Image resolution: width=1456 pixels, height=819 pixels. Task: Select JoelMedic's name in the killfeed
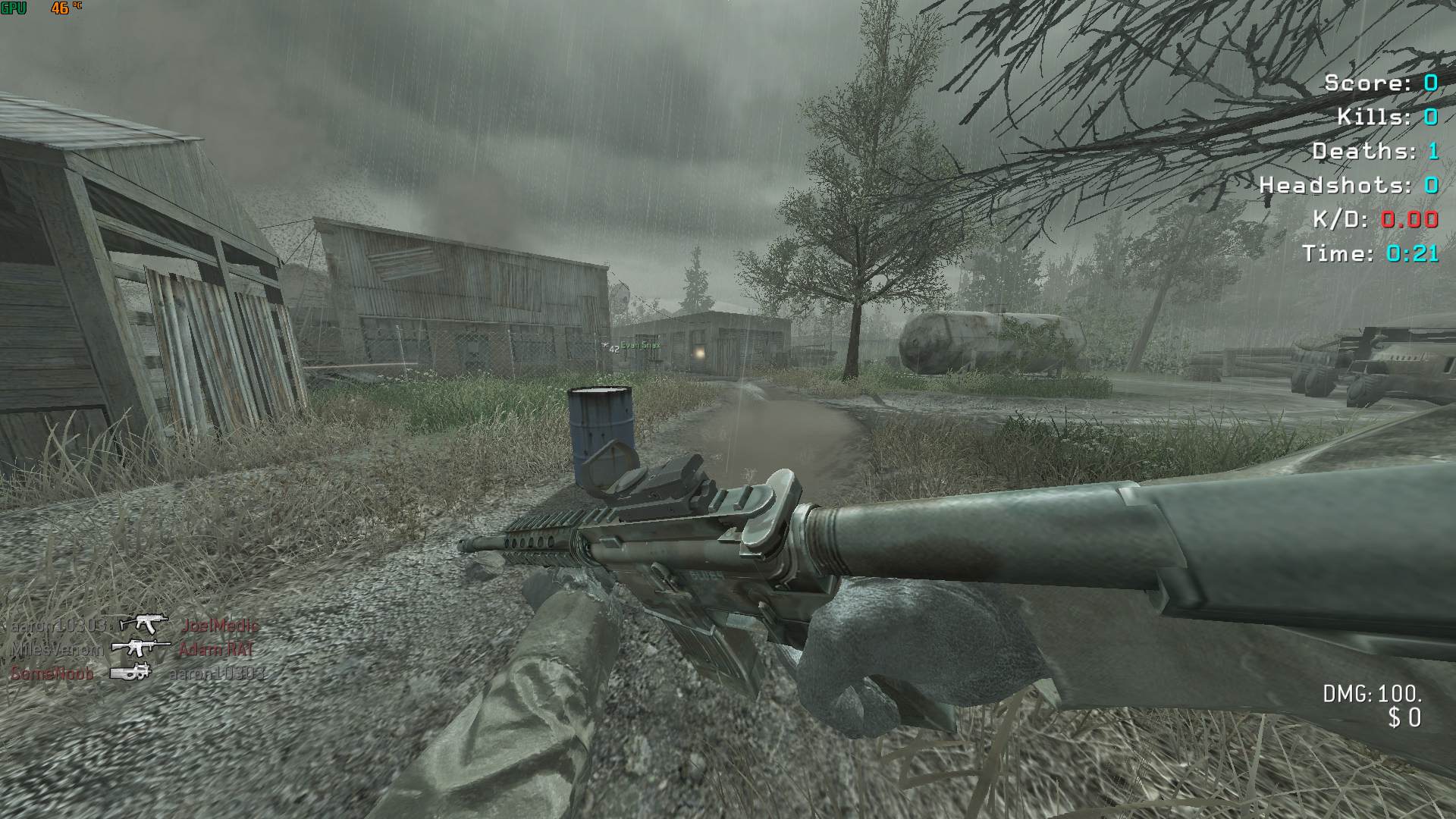[x=220, y=626]
